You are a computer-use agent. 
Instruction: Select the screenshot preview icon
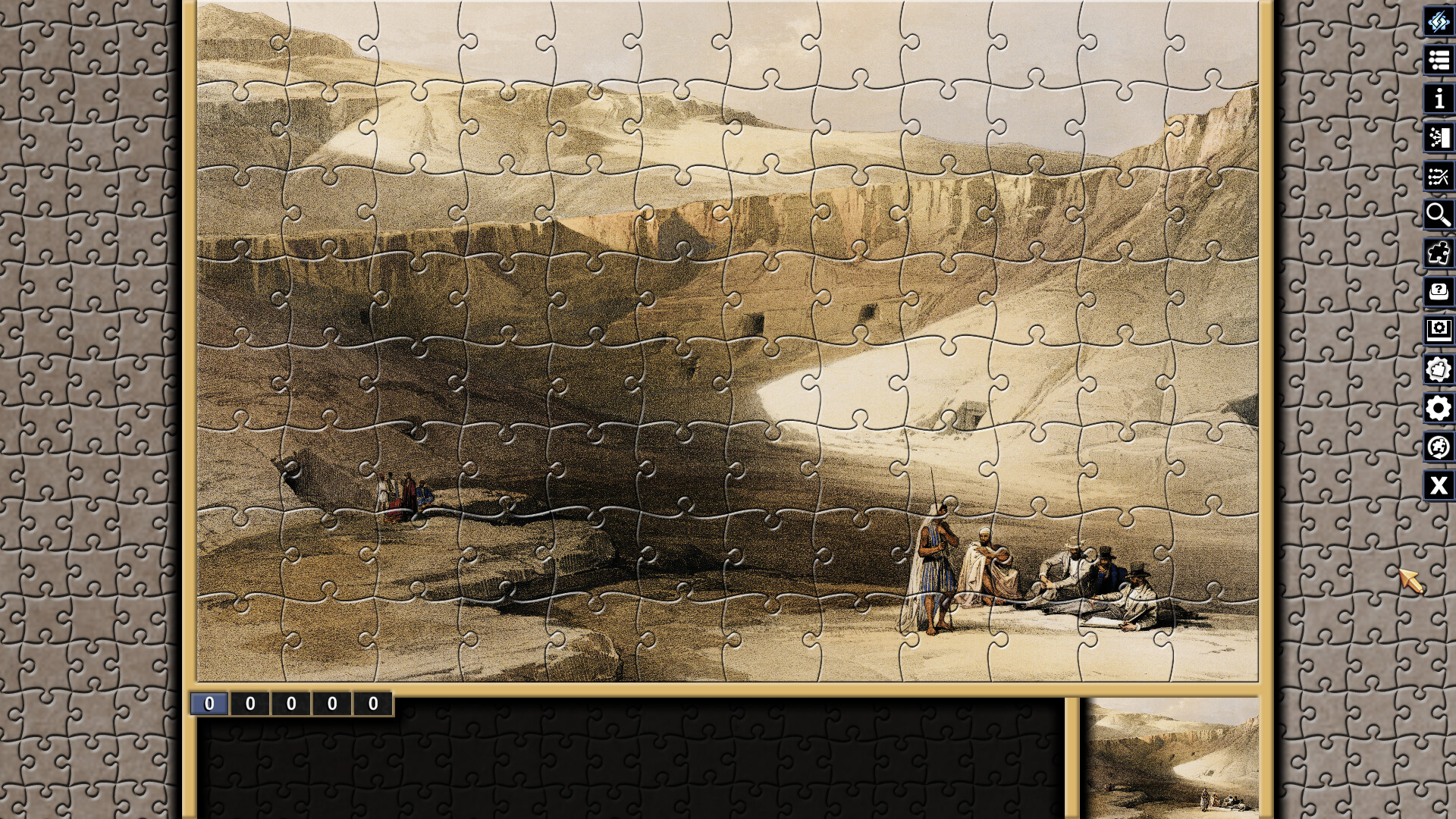pyautogui.click(x=1439, y=331)
